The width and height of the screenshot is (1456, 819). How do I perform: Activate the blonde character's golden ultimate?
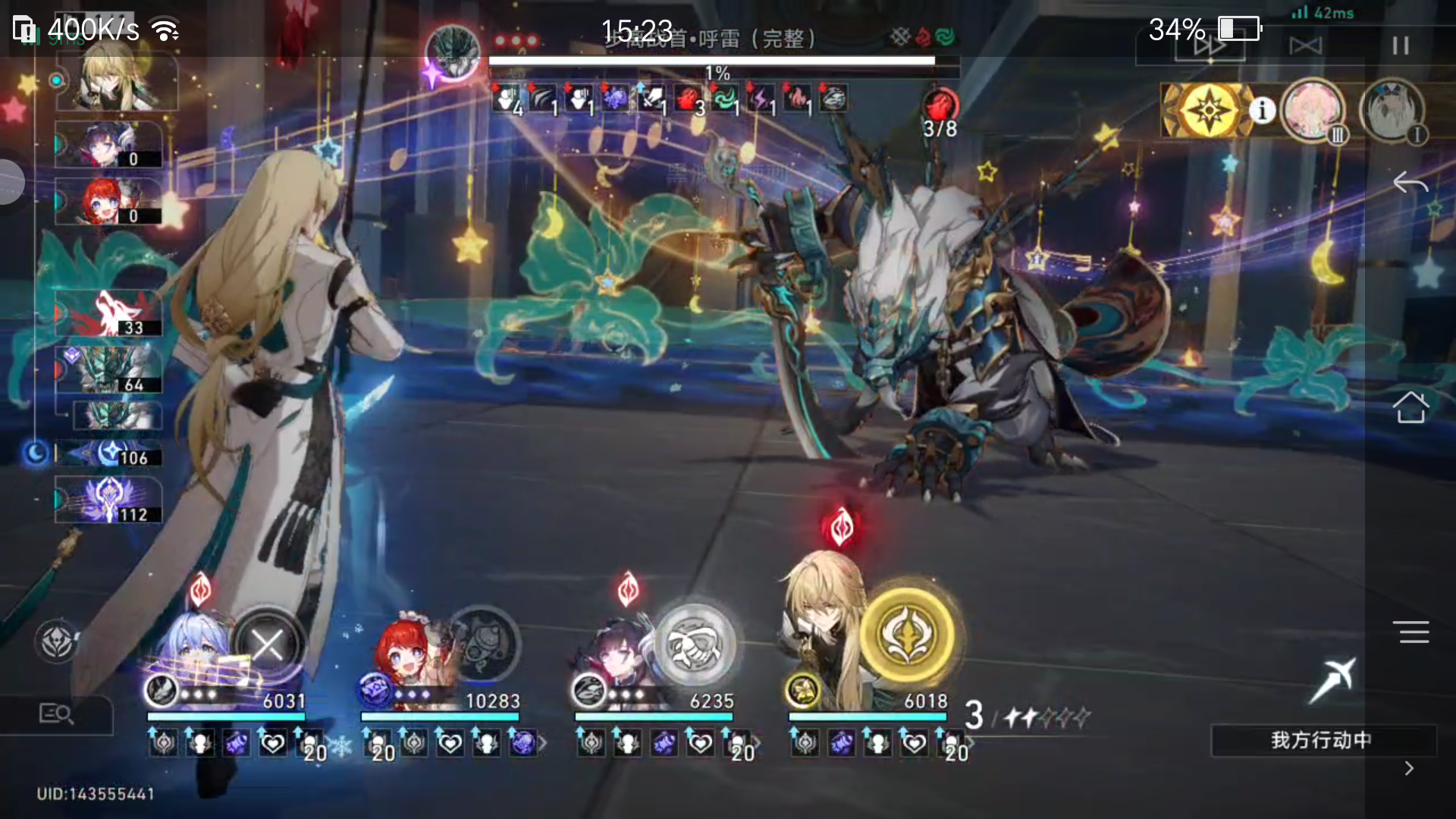tap(908, 635)
